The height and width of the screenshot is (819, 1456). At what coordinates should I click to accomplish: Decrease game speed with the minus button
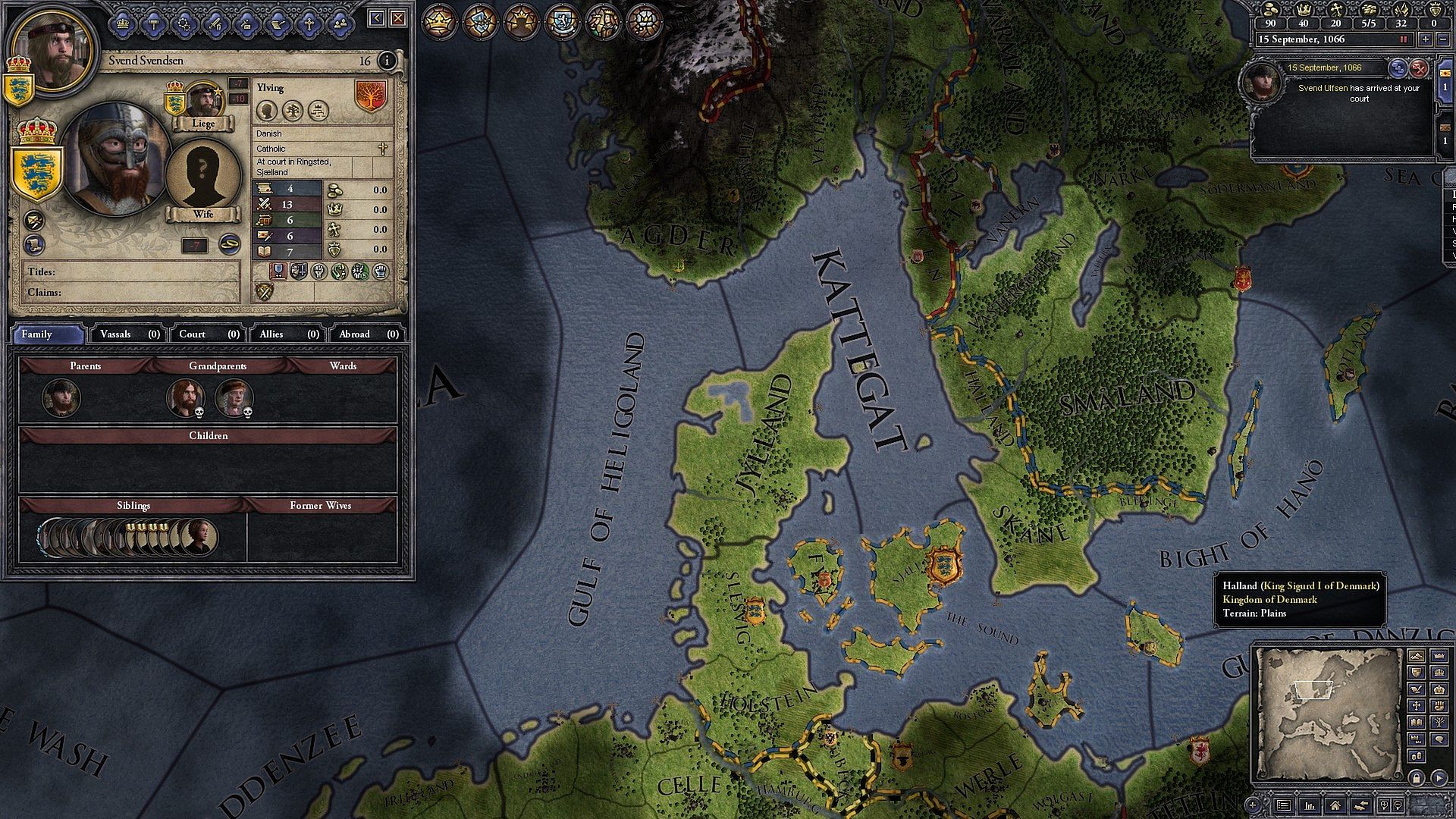tap(1445, 39)
